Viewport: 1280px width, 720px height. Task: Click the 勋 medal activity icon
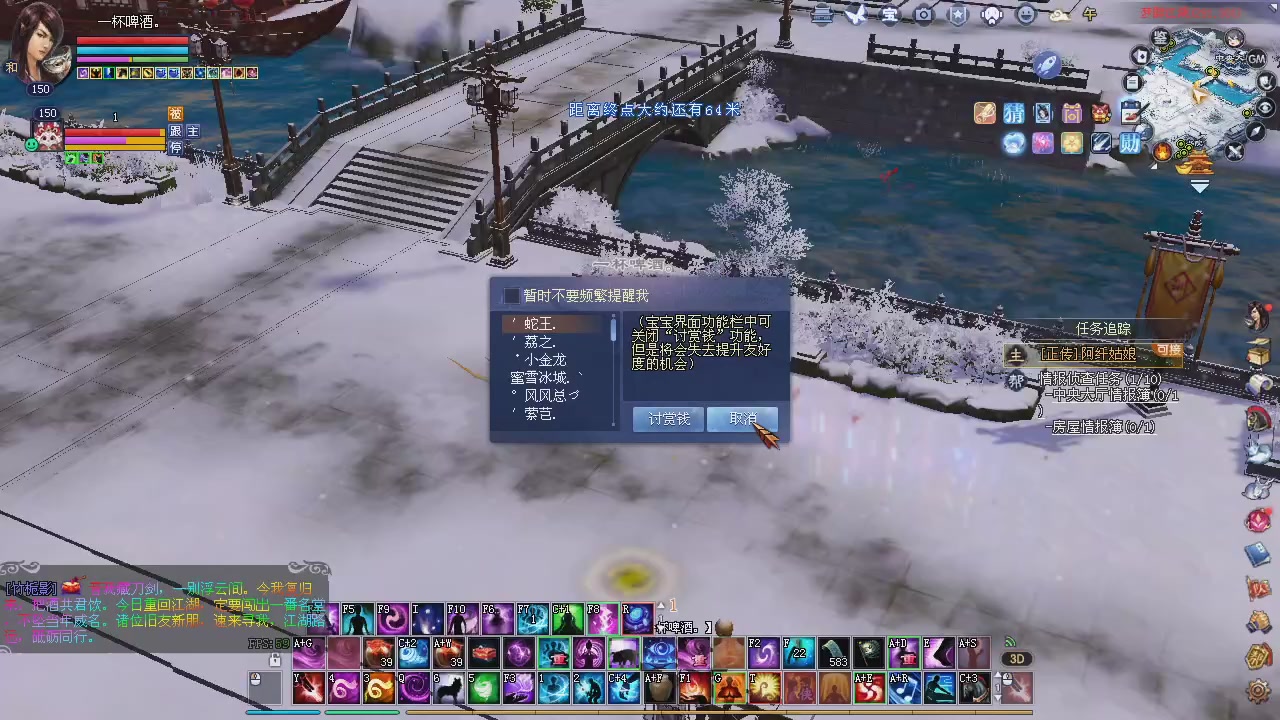click(x=1131, y=143)
